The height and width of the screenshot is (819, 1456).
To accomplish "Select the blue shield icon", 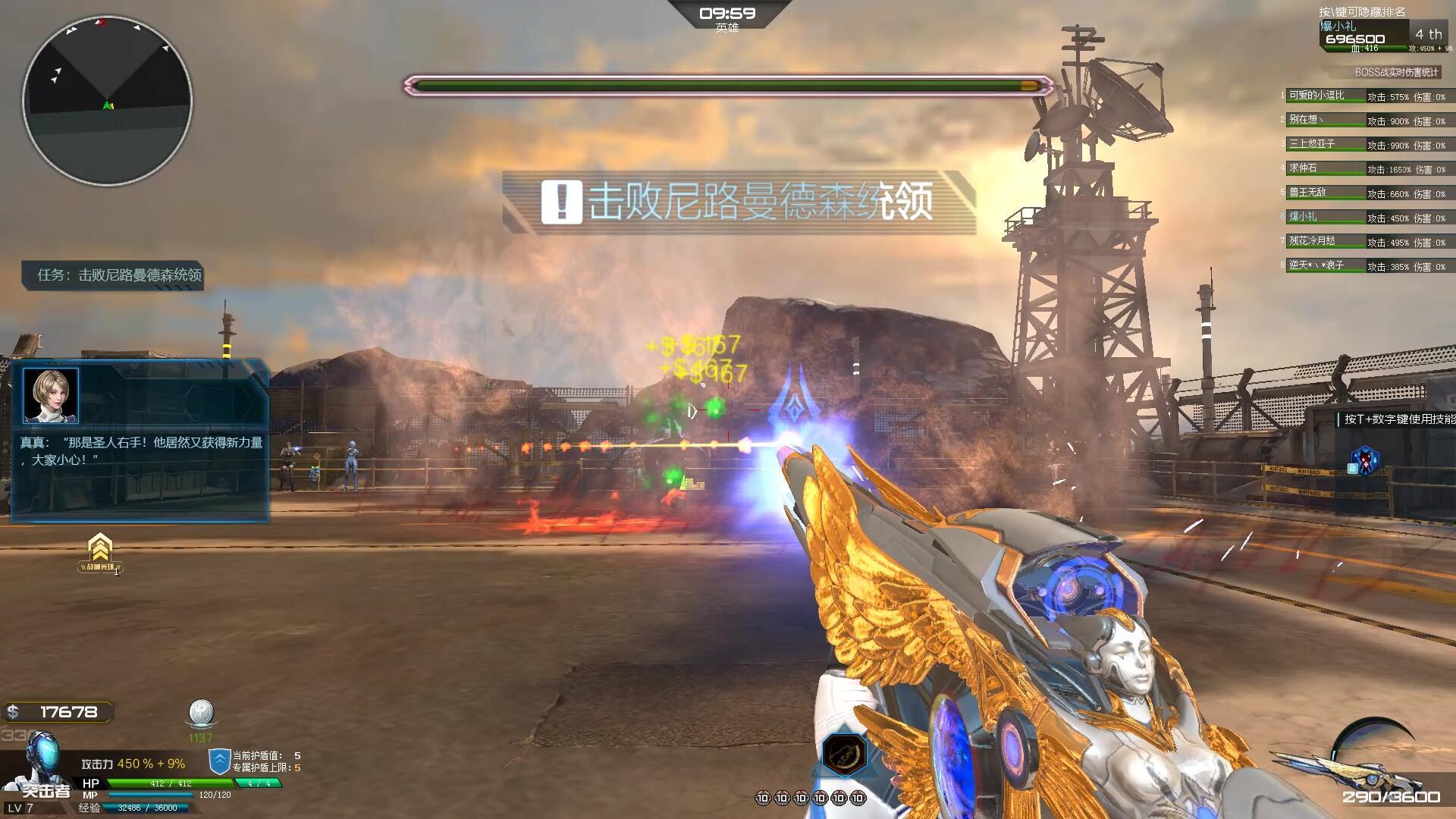I will (x=219, y=761).
